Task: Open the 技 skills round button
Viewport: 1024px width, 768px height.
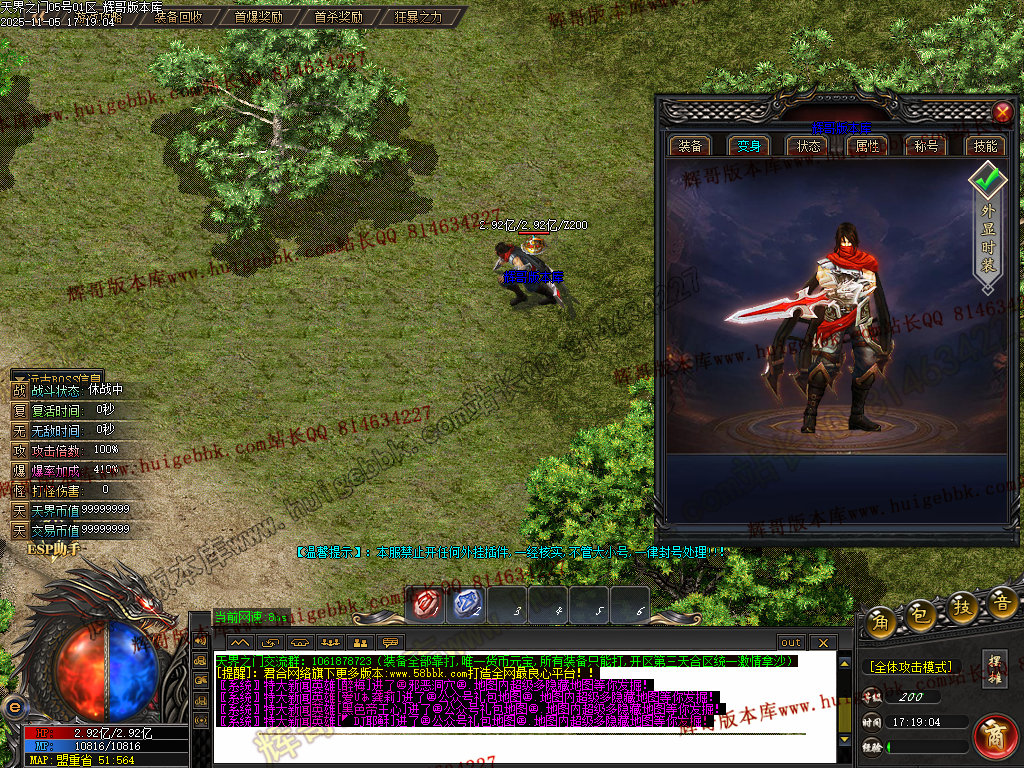Action: pos(962,607)
